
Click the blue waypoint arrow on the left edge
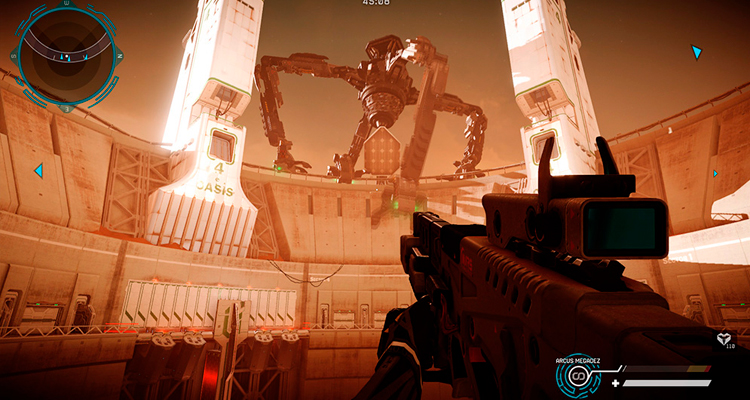coord(38,171)
